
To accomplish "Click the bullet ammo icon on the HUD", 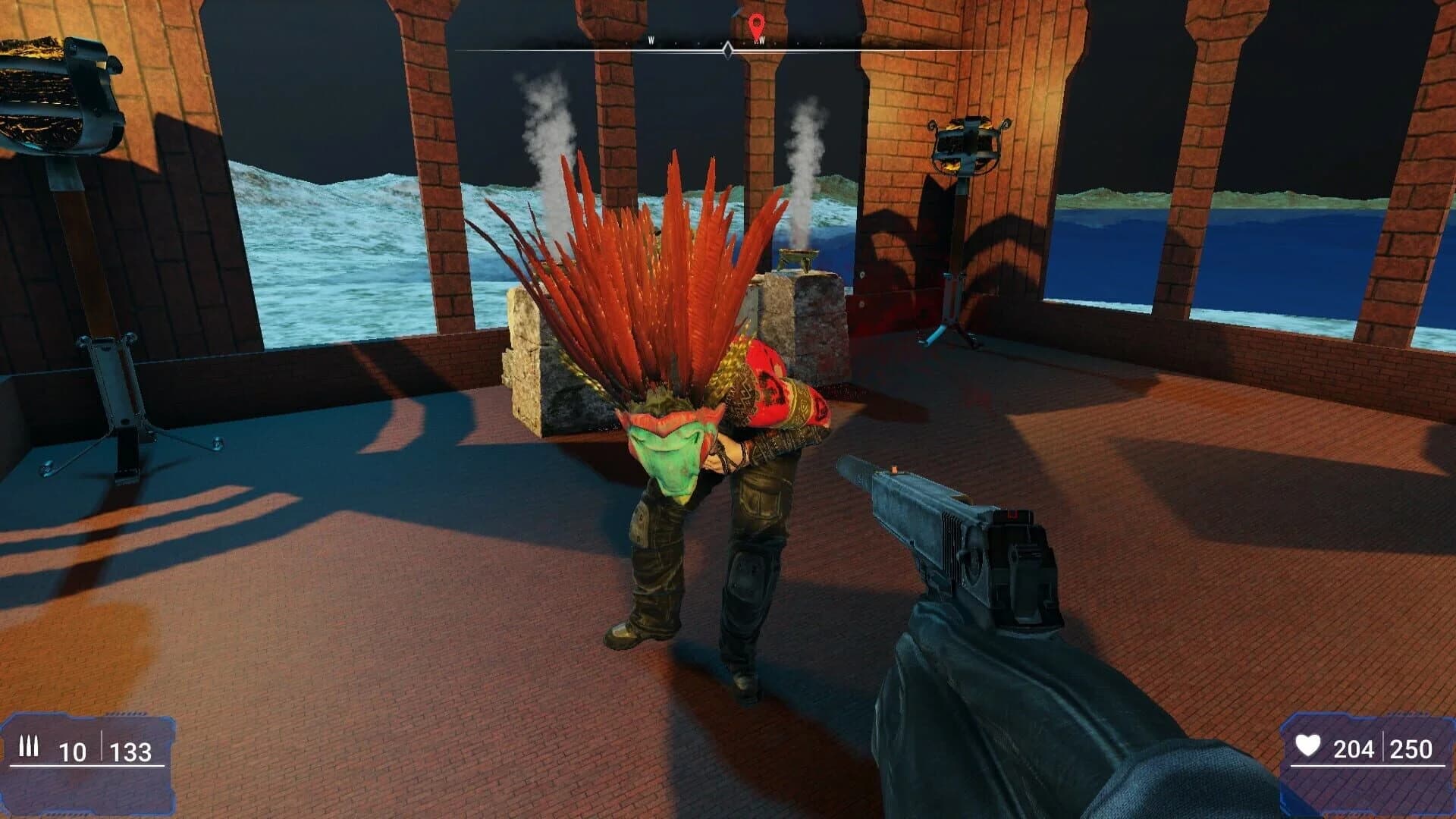I will [29, 747].
